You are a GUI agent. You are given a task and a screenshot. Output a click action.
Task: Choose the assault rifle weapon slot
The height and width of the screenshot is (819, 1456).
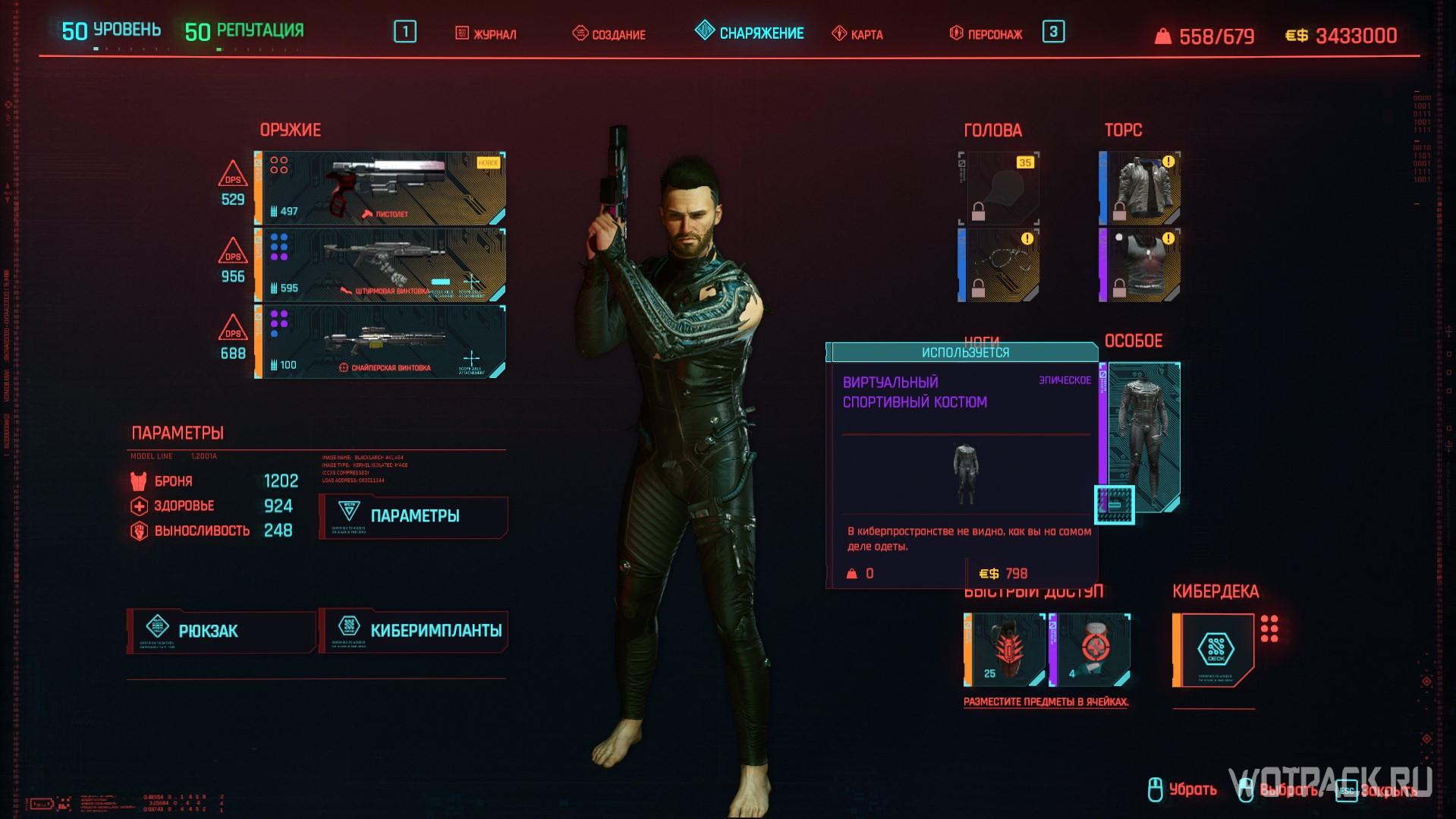pos(380,265)
